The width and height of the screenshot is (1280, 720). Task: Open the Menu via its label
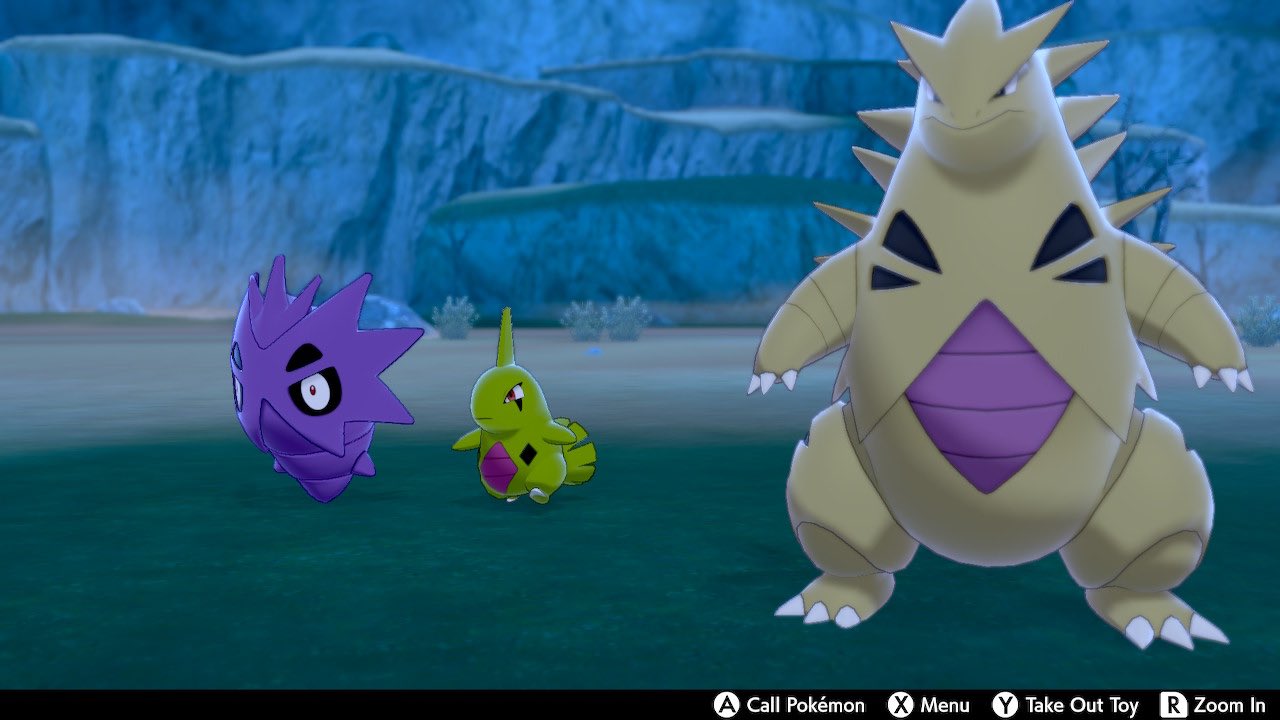tap(944, 705)
